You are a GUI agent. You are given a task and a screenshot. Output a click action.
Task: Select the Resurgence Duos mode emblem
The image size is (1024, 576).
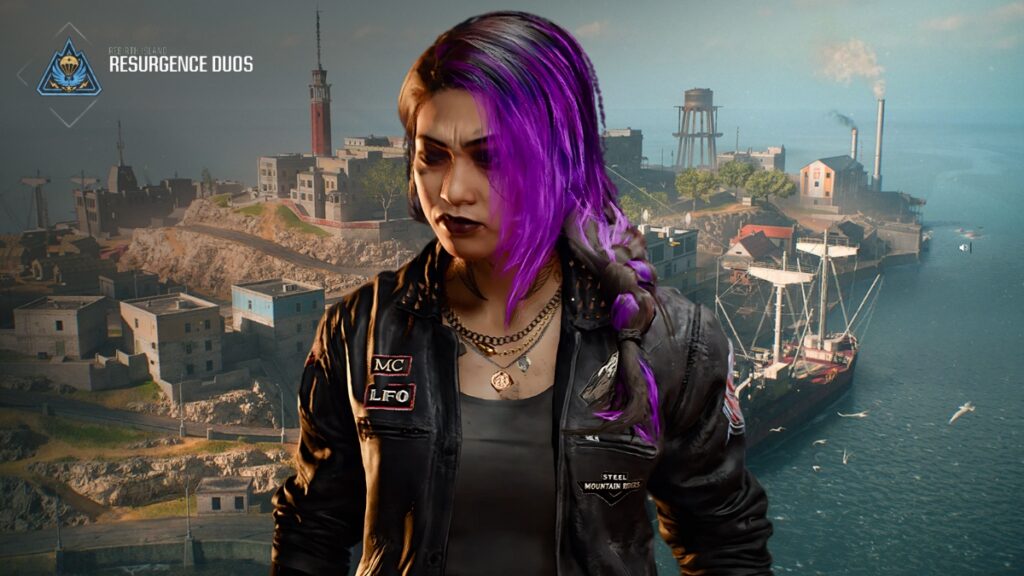tap(69, 71)
